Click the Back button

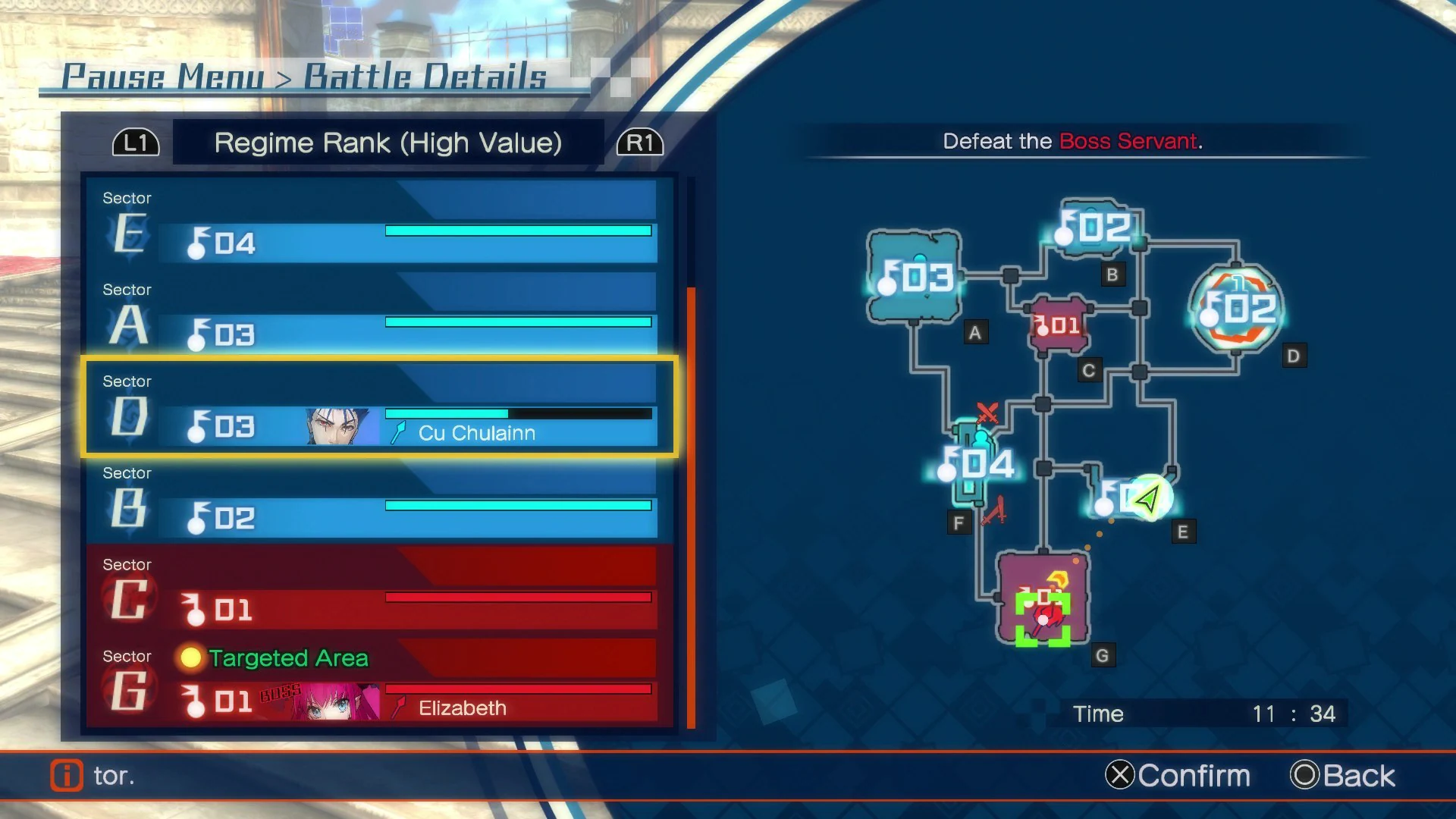point(1342,776)
